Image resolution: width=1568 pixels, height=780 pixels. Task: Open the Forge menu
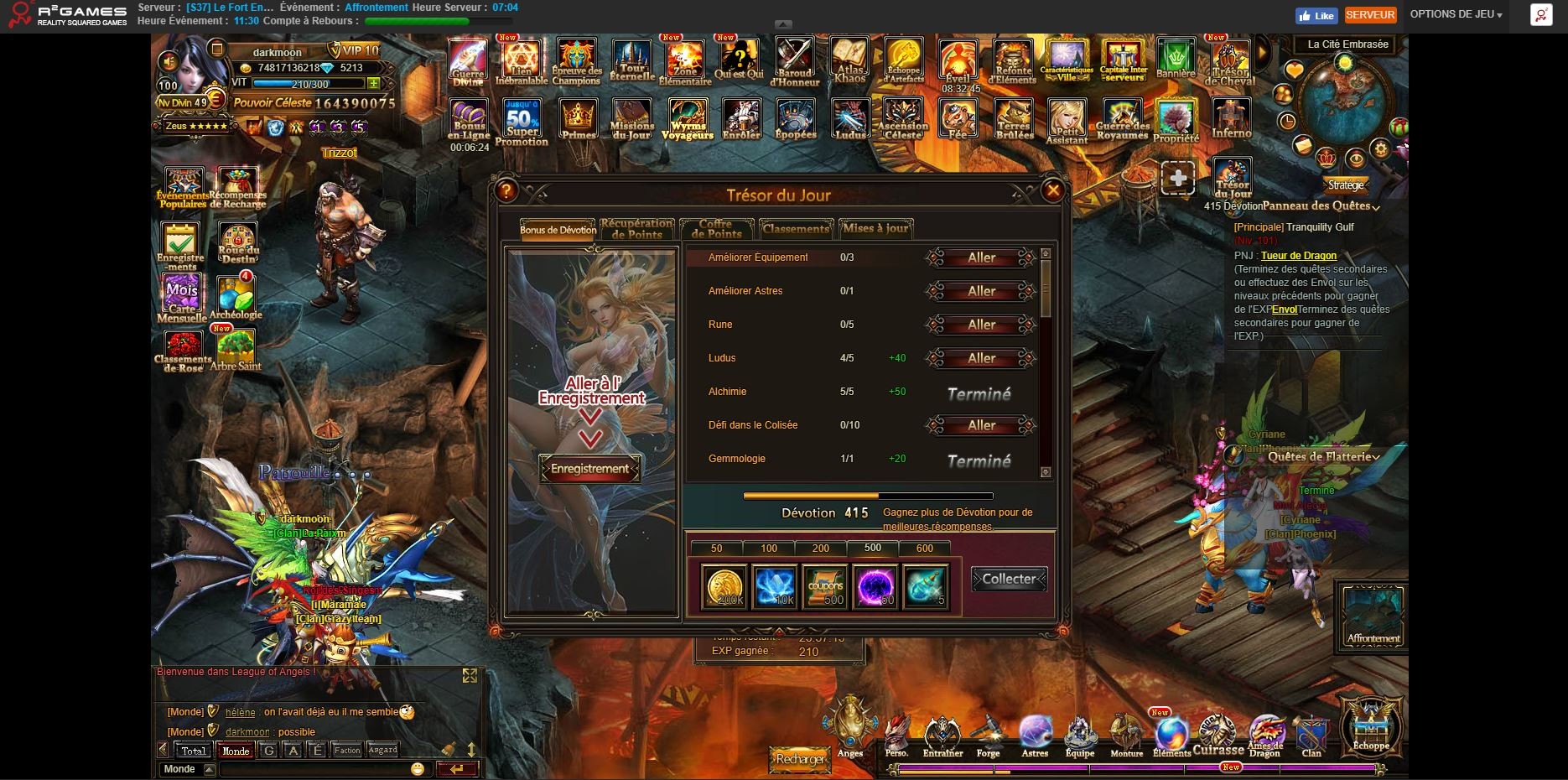point(988,737)
